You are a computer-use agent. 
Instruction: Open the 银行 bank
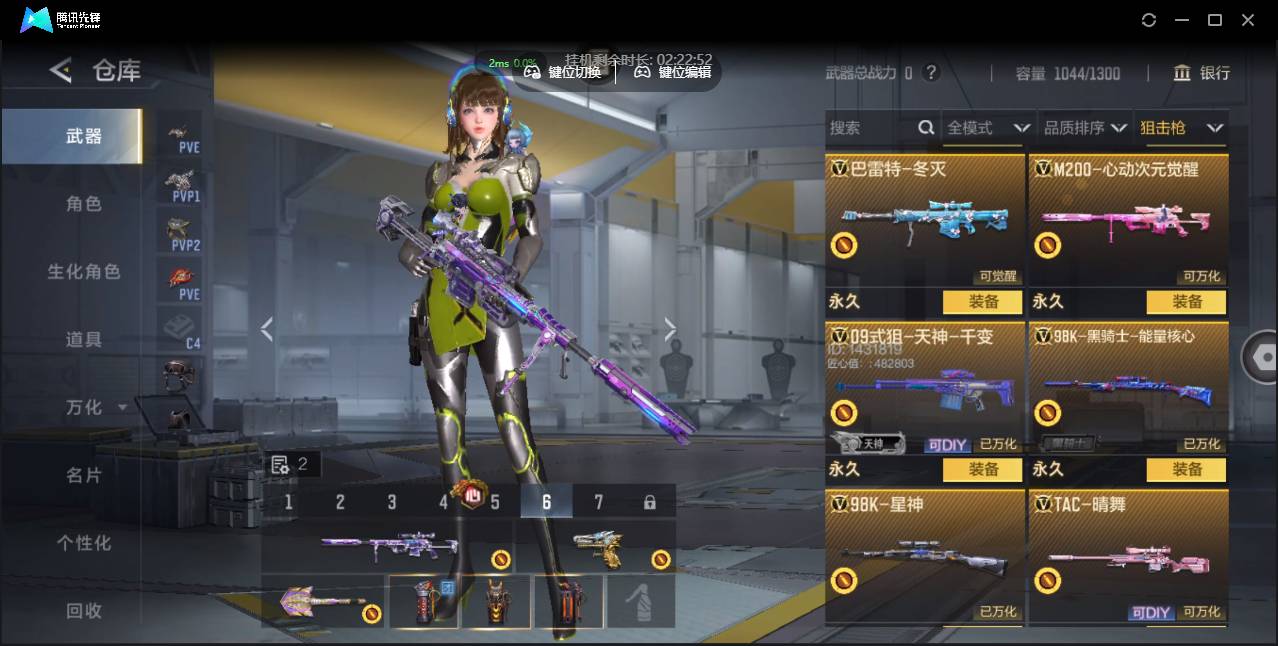click(x=1202, y=73)
